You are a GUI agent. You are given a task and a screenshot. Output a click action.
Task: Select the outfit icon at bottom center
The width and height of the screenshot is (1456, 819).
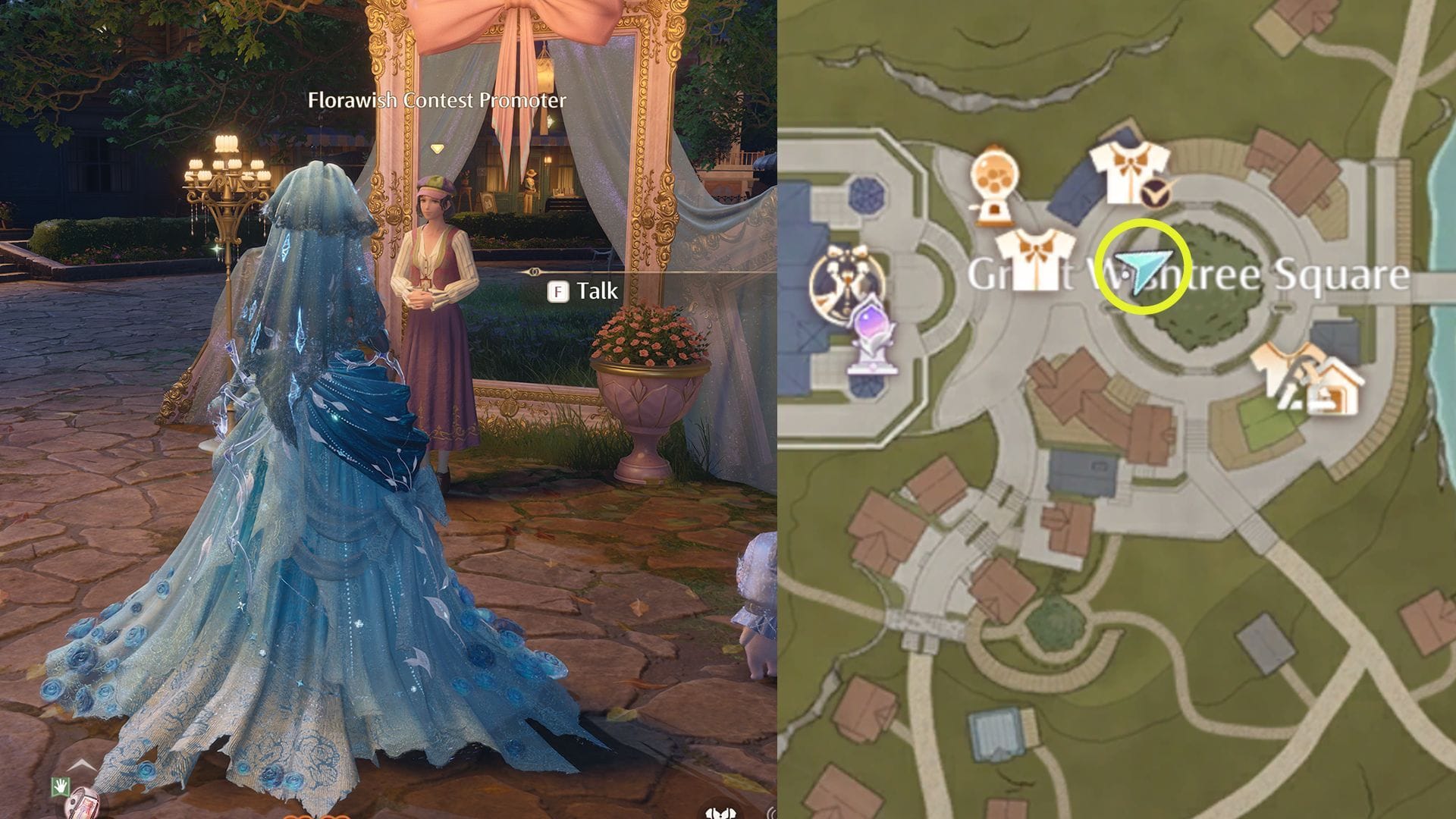(719, 813)
